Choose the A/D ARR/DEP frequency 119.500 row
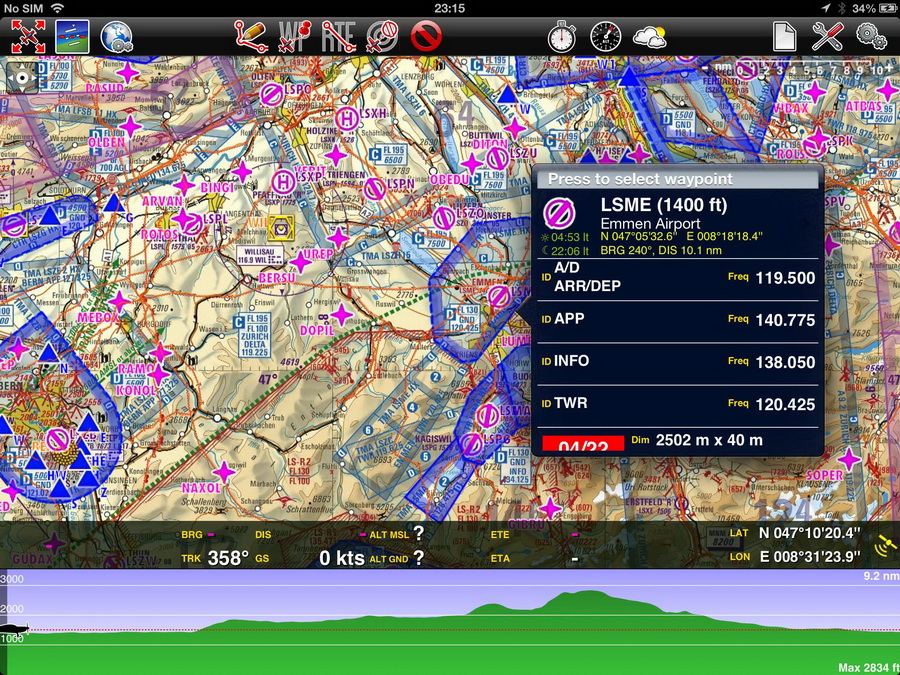This screenshot has width=900, height=675. point(677,277)
